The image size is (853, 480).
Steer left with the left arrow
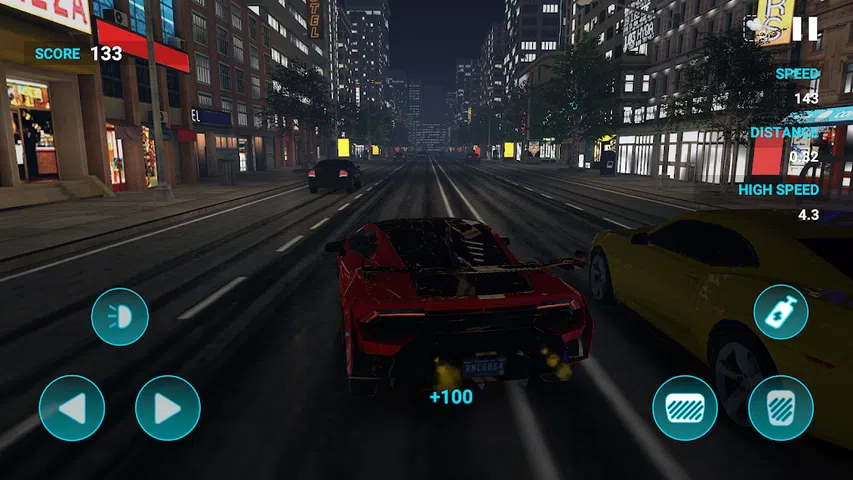[72, 408]
